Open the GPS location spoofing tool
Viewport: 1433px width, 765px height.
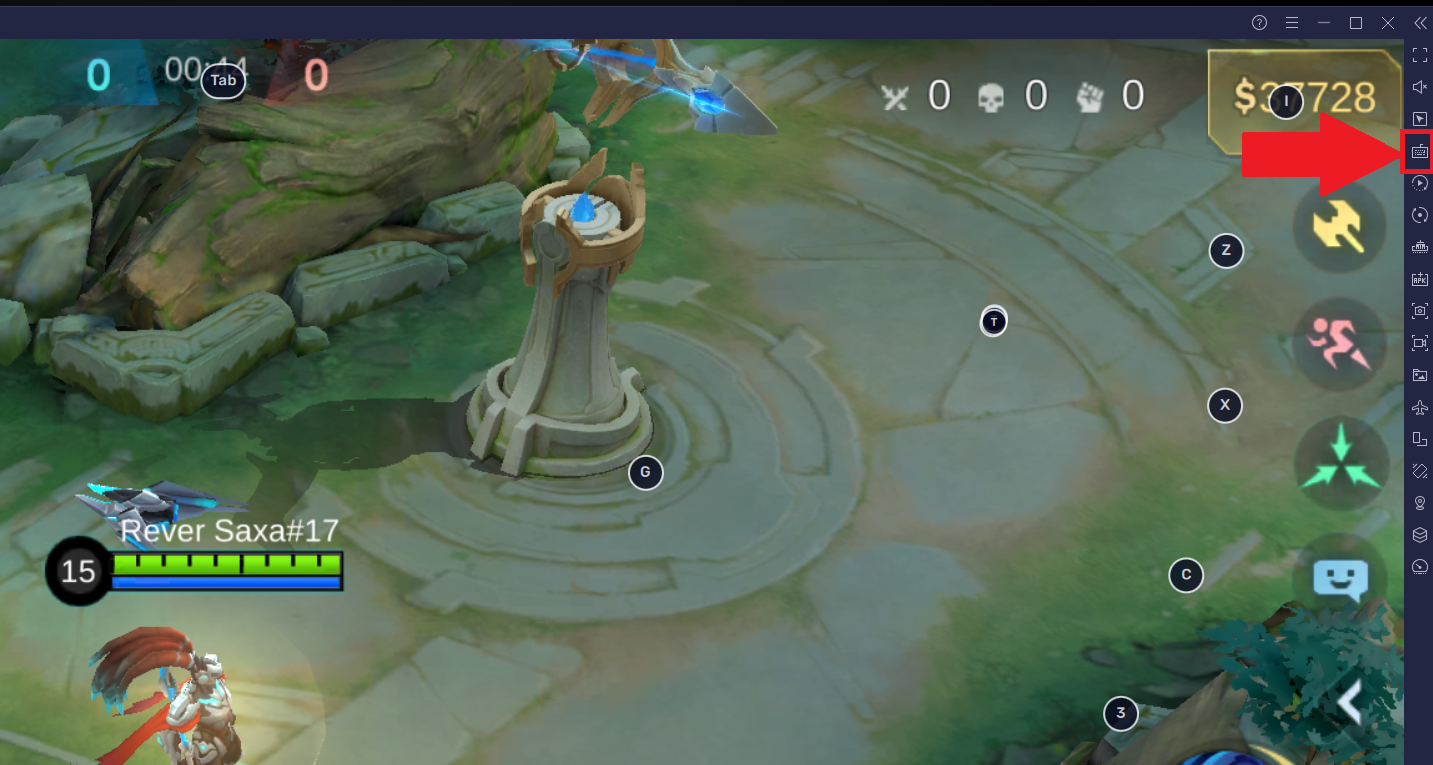point(1419,502)
